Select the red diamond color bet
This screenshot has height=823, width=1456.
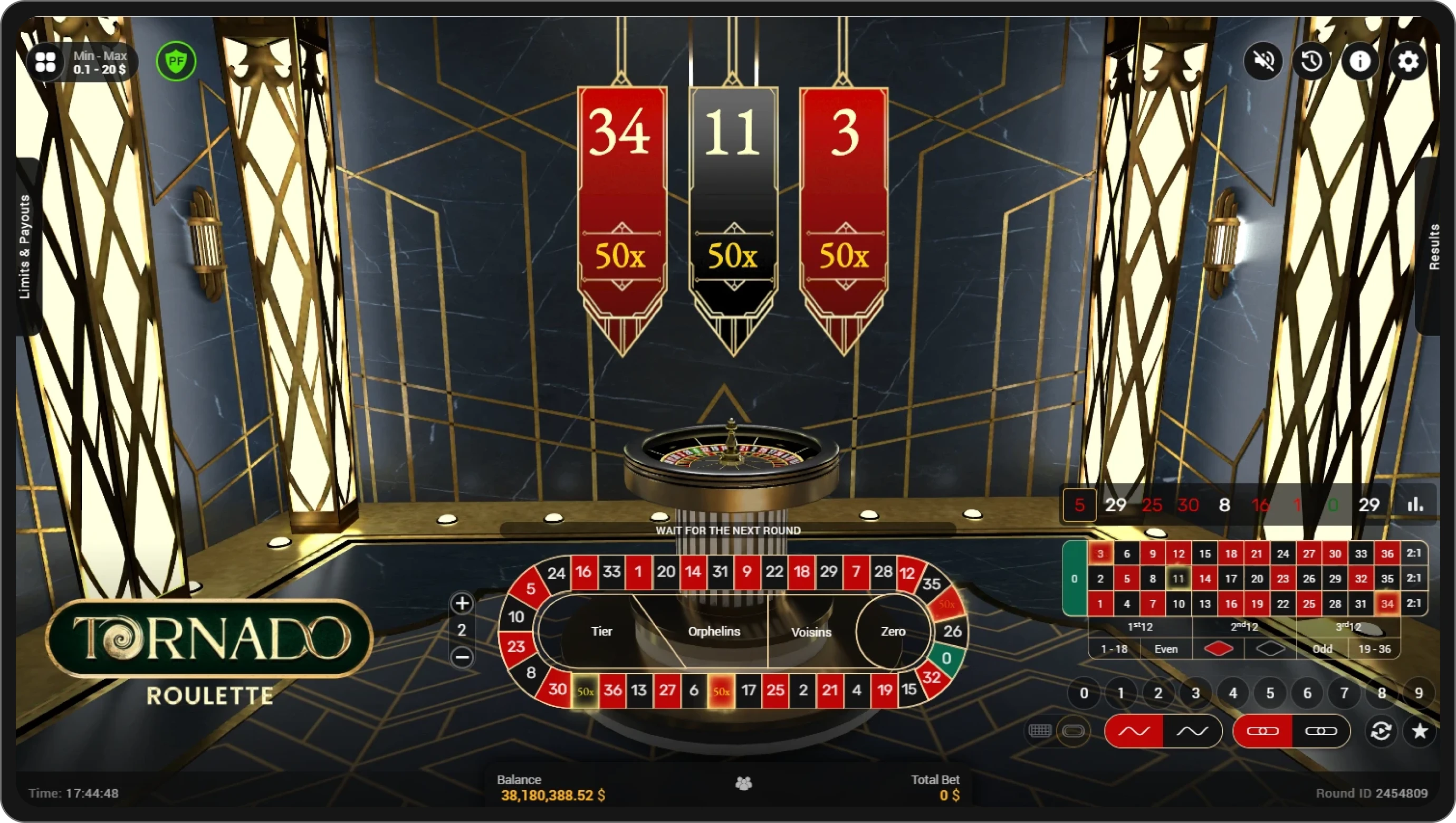click(1219, 648)
